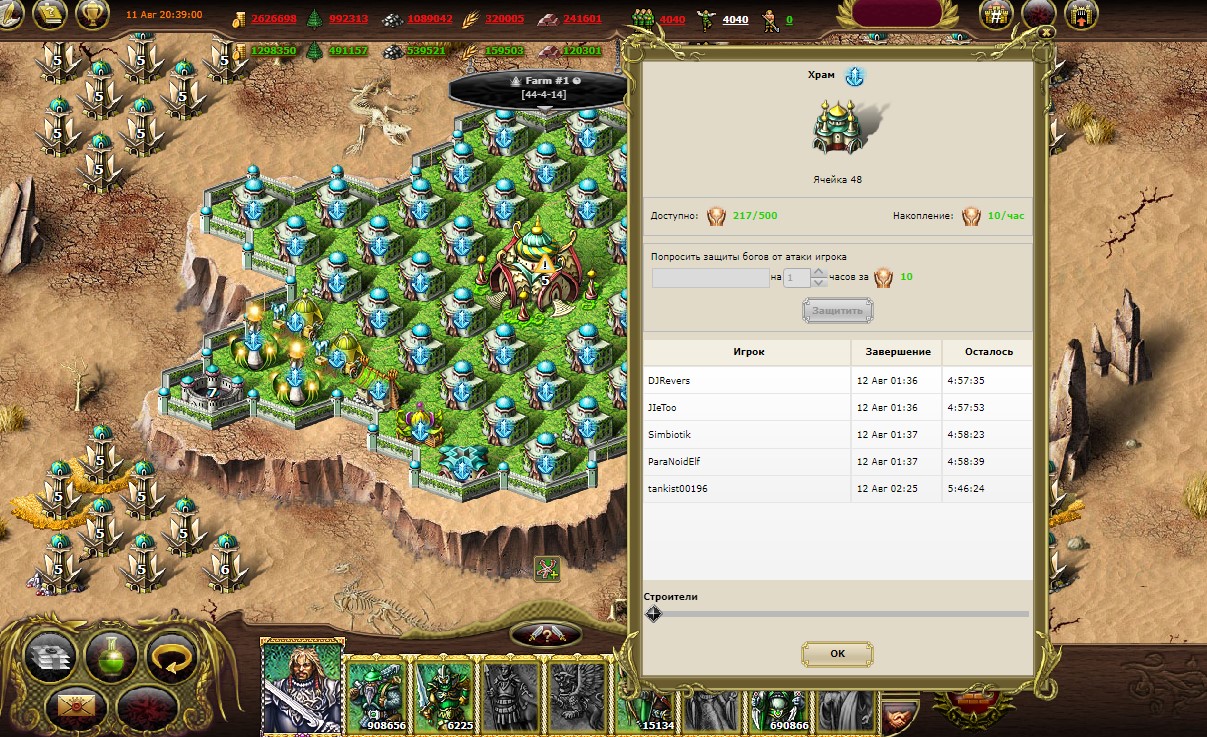Click the crossed swords question mark button
The height and width of the screenshot is (737, 1207).
[x=546, y=633]
